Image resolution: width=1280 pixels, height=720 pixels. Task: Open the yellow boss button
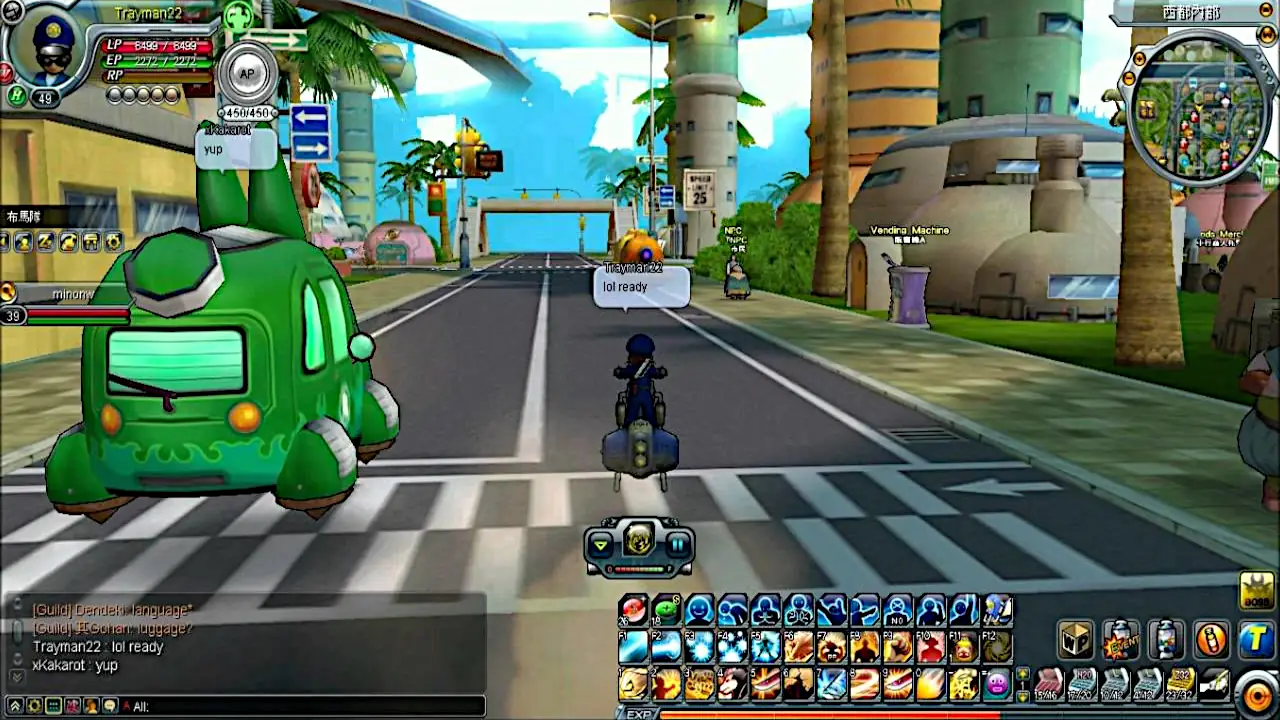[x=1257, y=591]
